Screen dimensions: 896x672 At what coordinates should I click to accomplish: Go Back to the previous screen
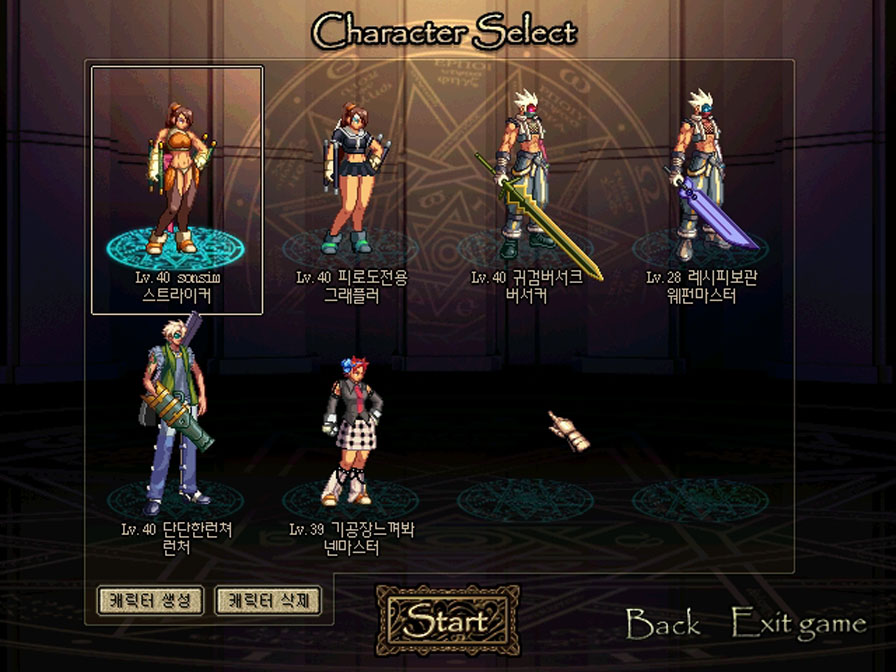pos(663,626)
